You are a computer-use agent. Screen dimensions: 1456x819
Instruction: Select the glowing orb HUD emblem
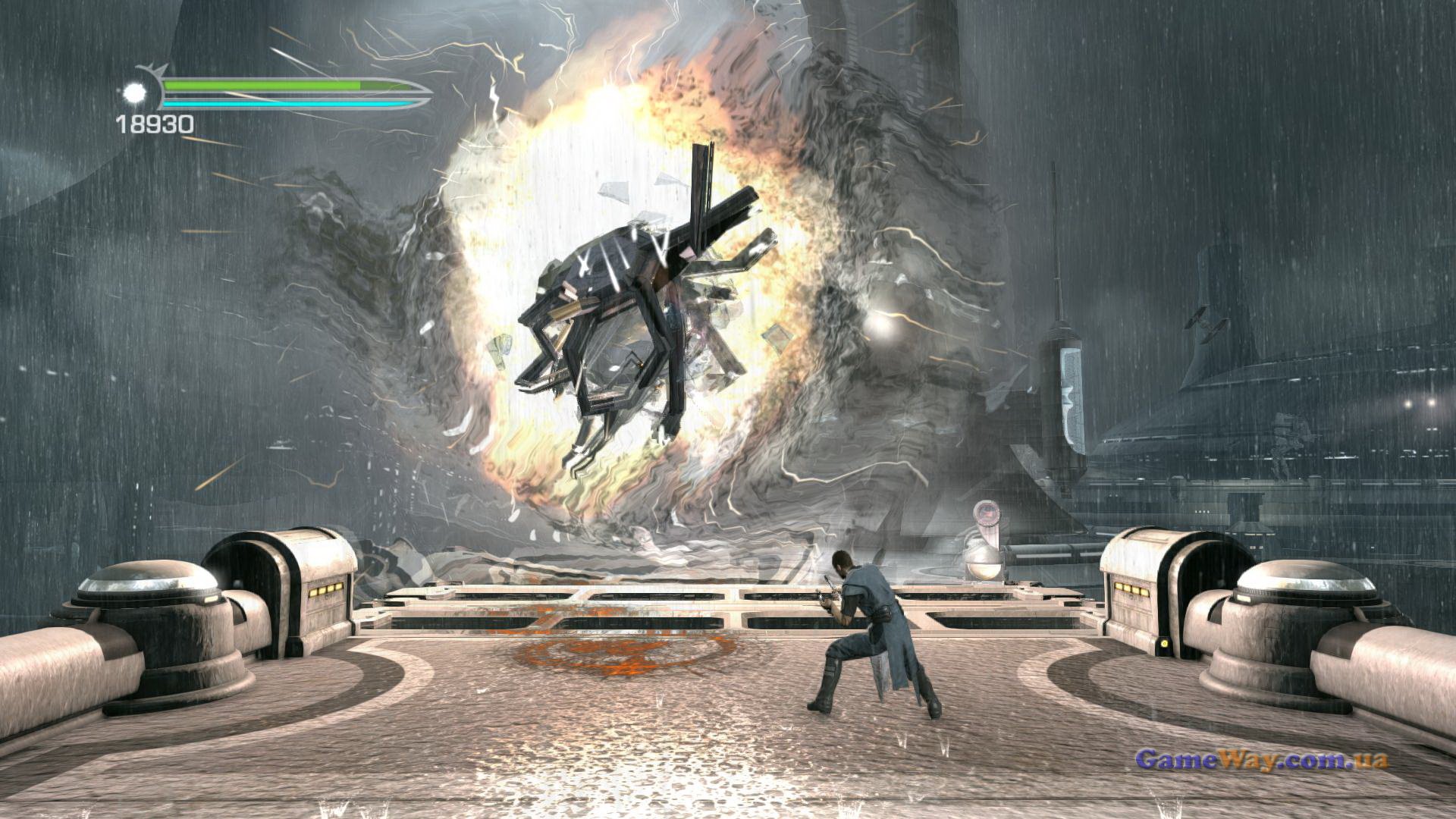[137, 93]
